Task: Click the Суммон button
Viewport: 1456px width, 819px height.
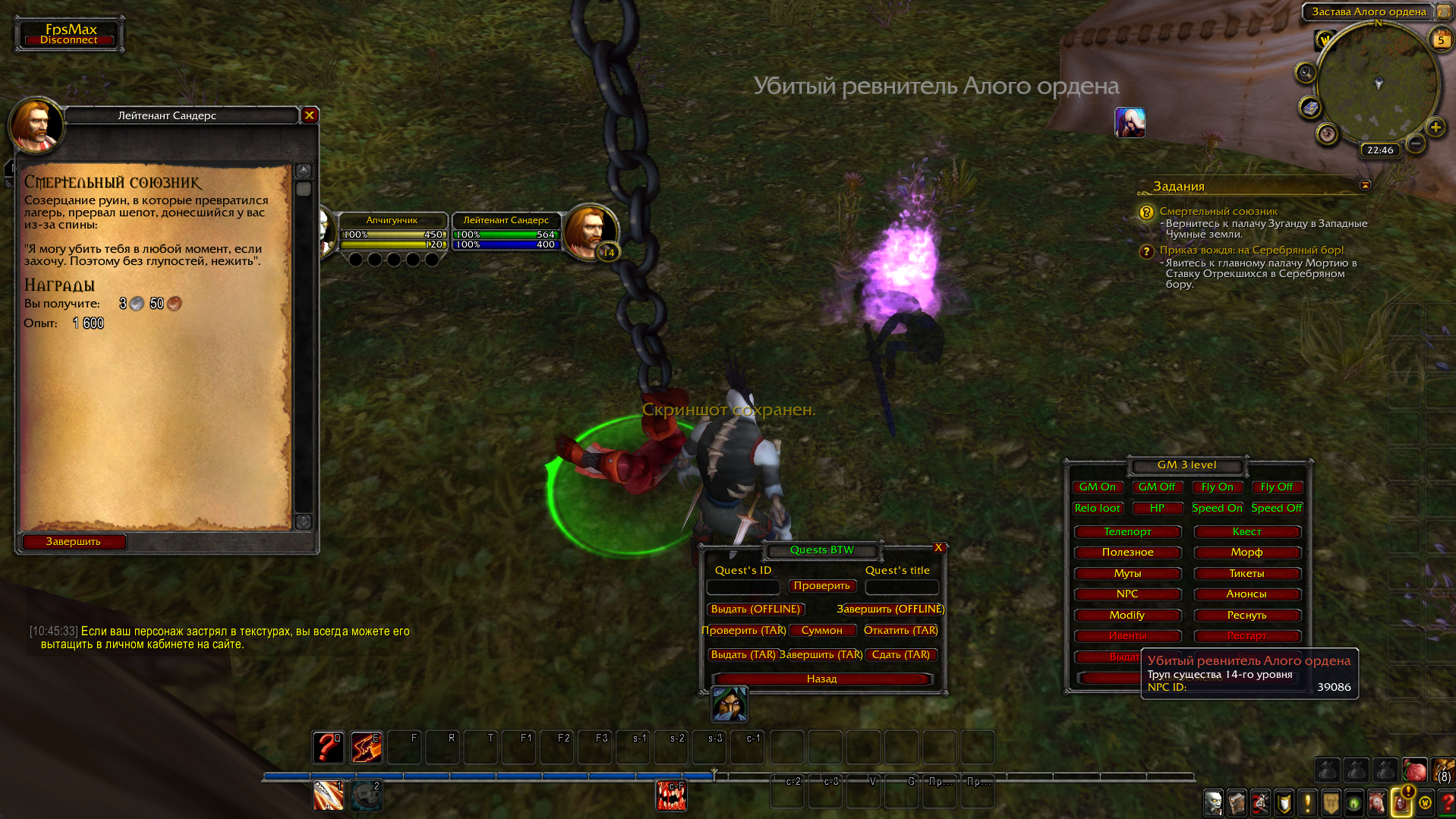Action: click(x=821, y=631)
